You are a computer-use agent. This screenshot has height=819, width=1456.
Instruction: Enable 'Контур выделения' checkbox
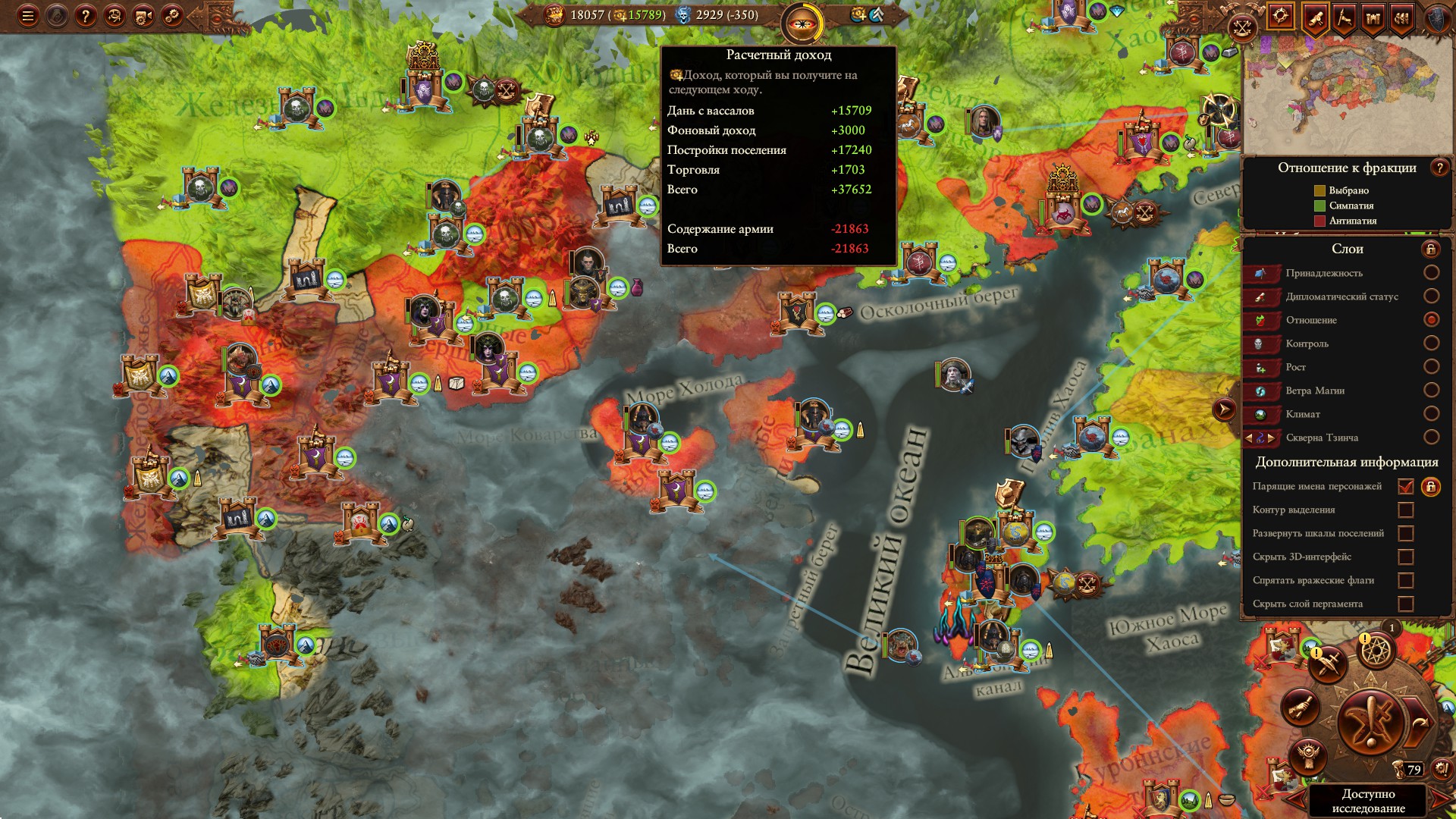pos(1405,510)
